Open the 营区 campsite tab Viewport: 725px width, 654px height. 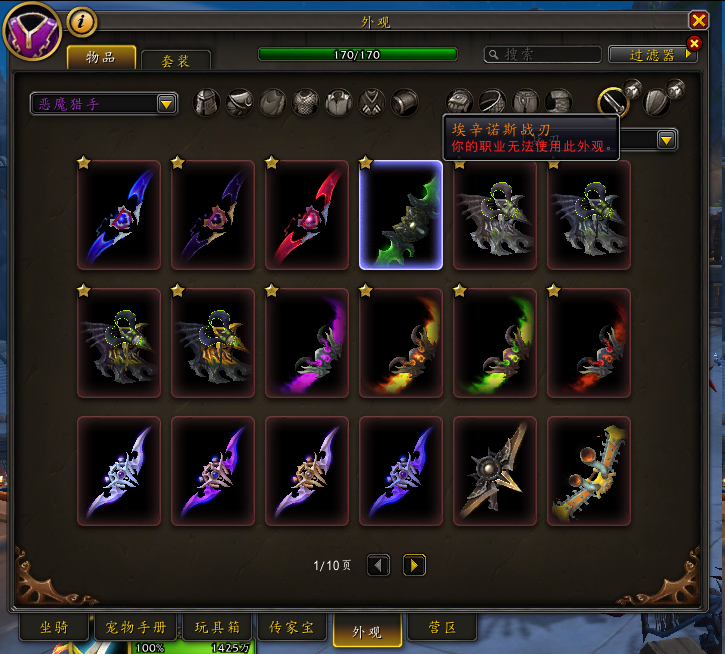point(442,628)
